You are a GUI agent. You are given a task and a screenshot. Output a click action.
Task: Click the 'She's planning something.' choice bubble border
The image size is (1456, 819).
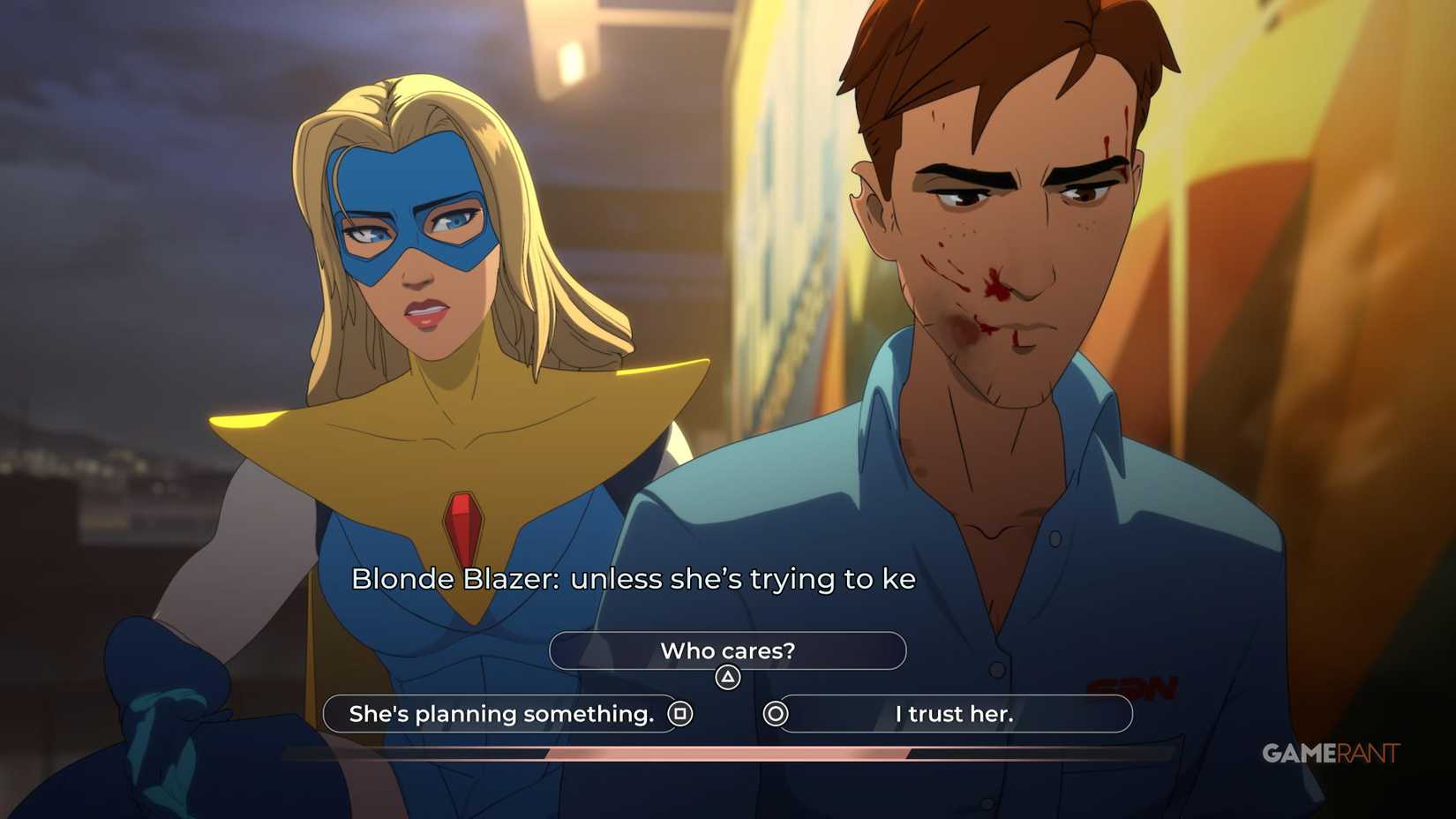pos(324,714)
